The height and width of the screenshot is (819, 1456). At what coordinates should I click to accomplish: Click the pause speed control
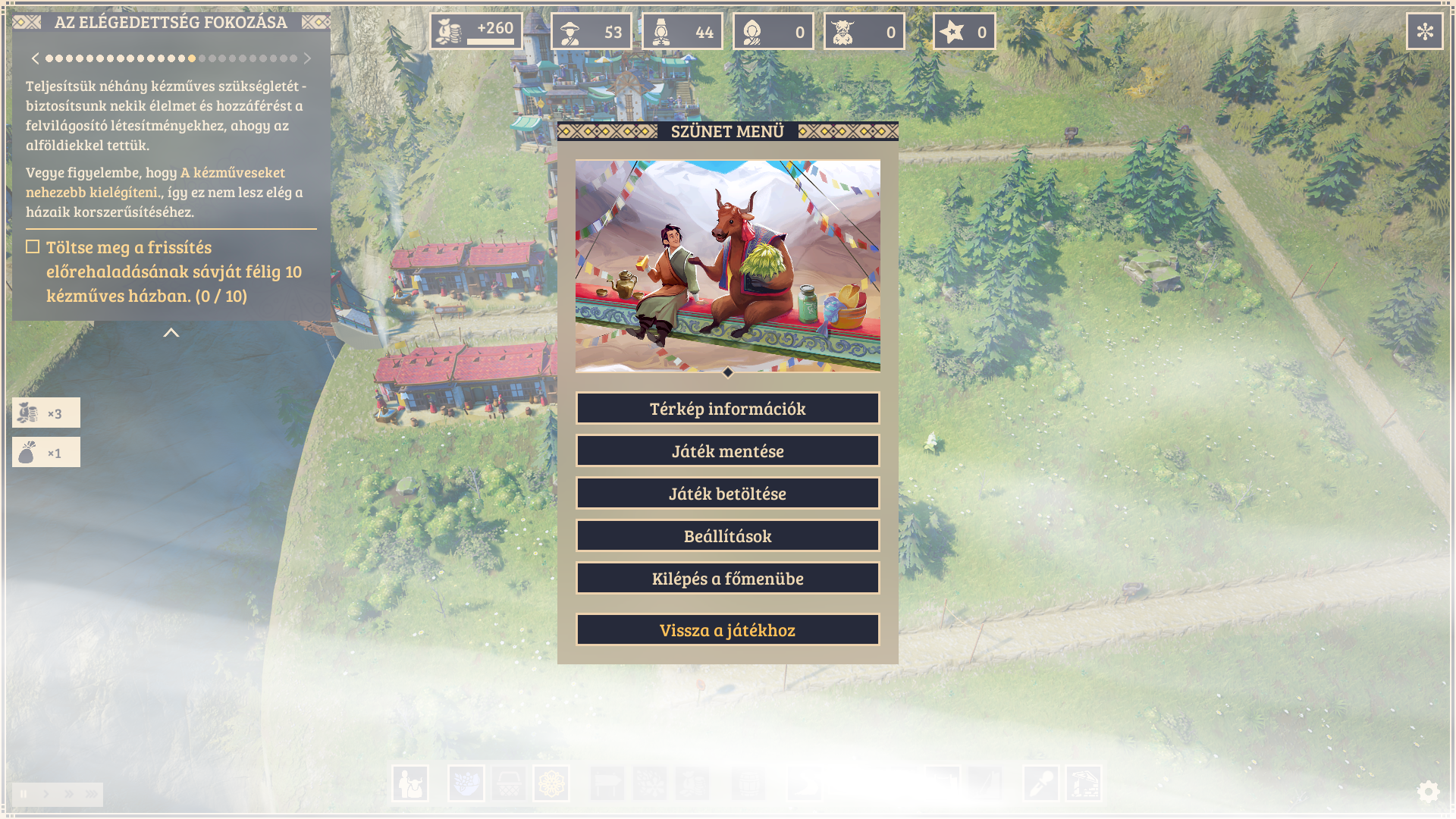click(x=24, y=794)
